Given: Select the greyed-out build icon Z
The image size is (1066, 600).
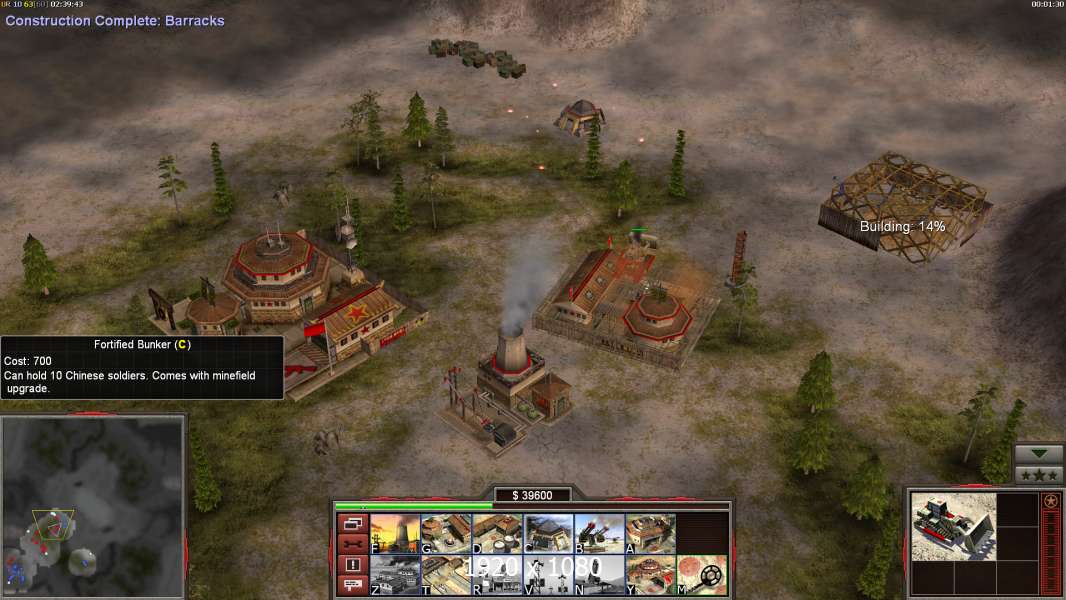Looking at the screenshot, I should click(x=395, y=575).
